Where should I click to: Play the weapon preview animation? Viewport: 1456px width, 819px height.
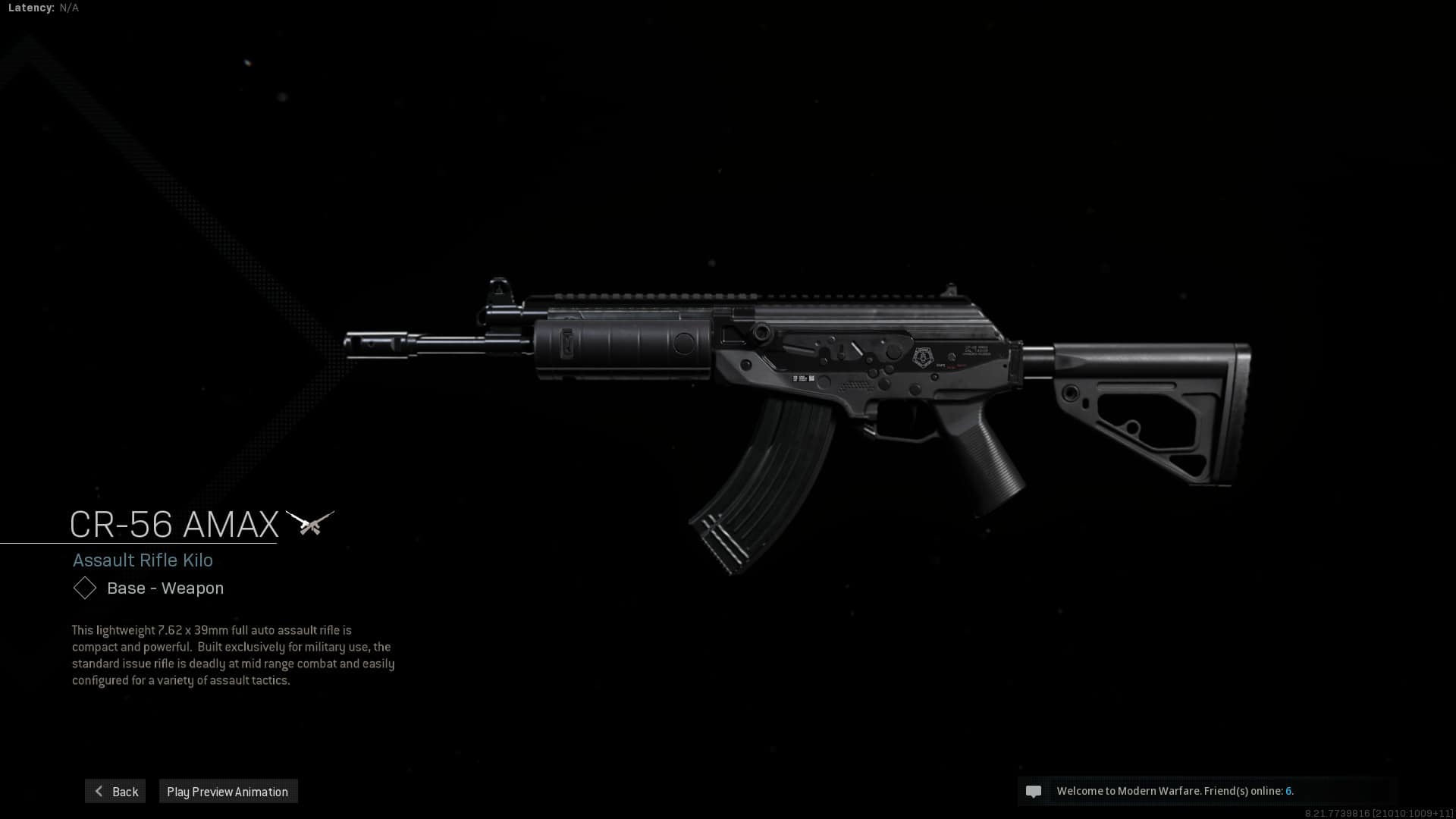(x=227, y=791)
